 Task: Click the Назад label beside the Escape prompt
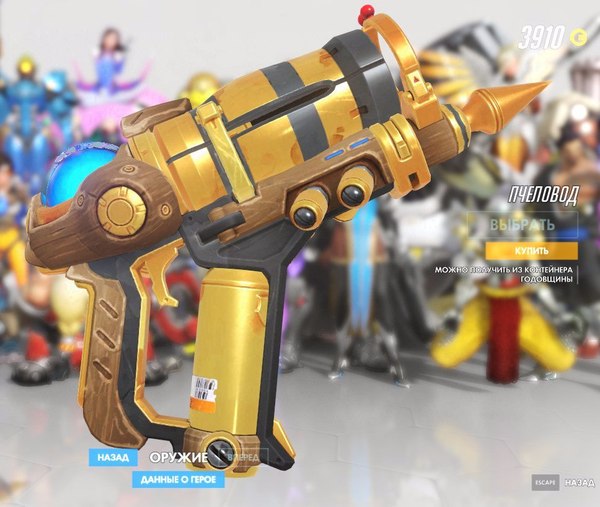[579, 482]
